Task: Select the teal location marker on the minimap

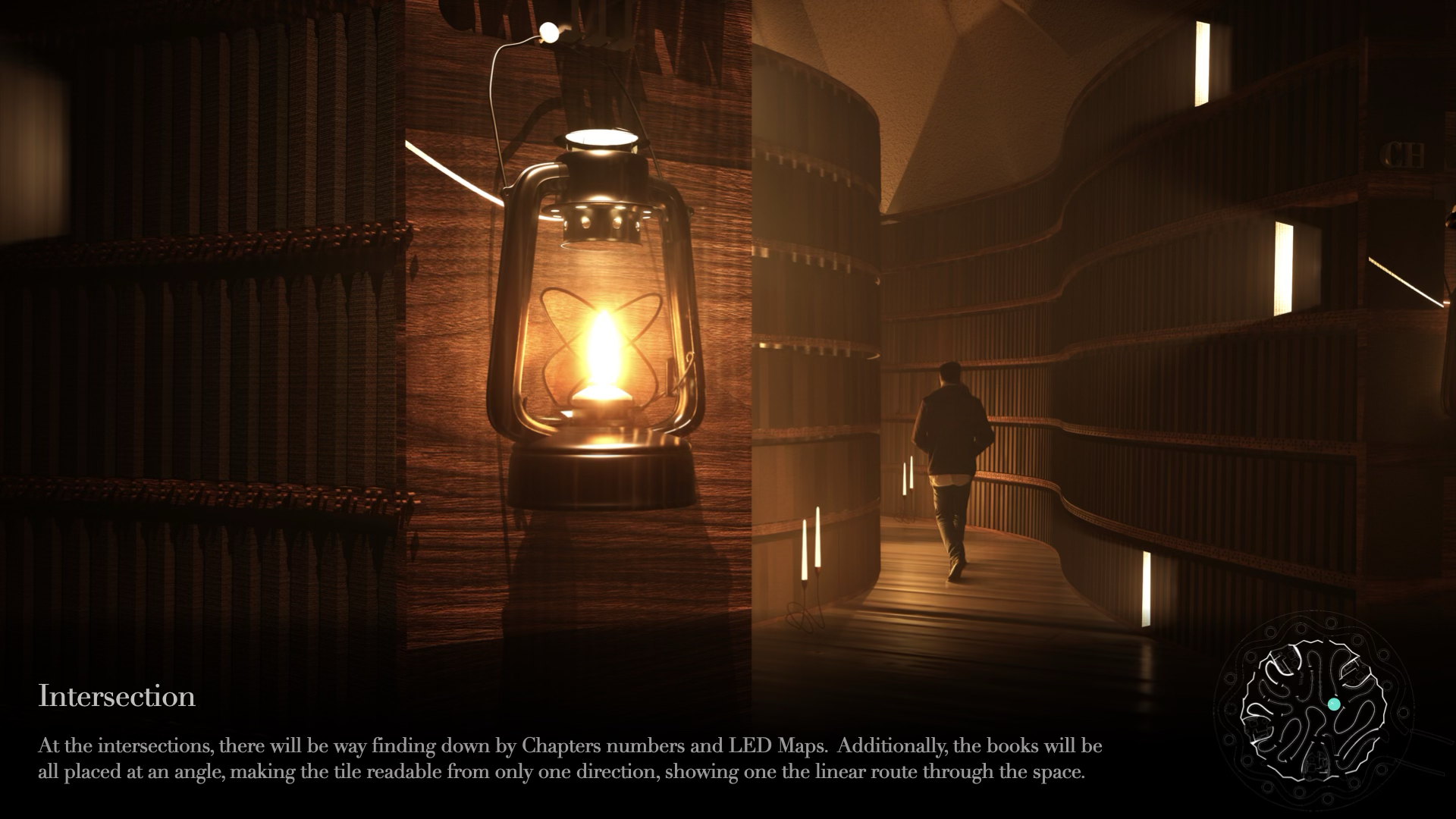Action: click(x=1334, y=704)
